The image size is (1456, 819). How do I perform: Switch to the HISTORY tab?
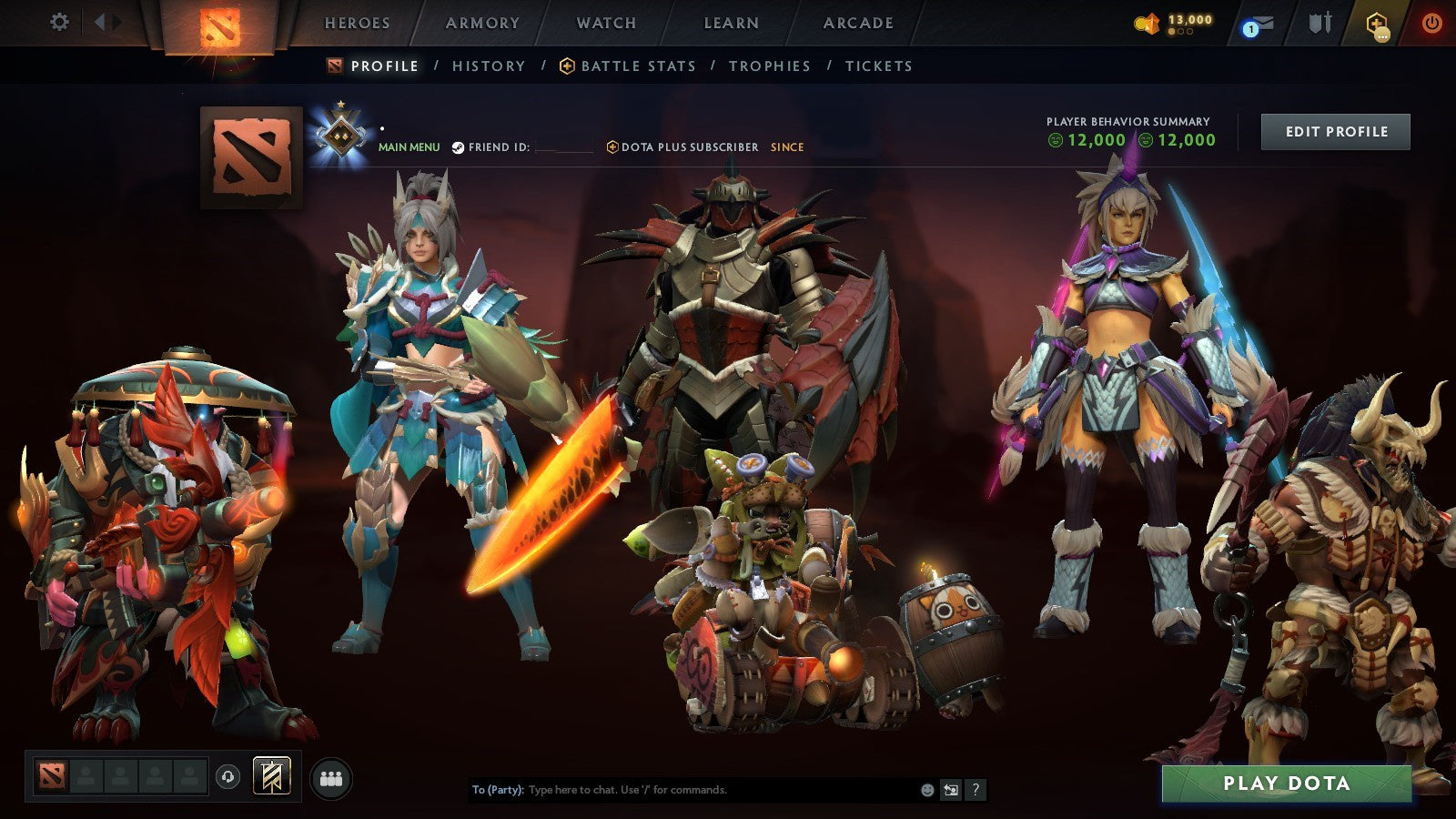tap(489, 66)
